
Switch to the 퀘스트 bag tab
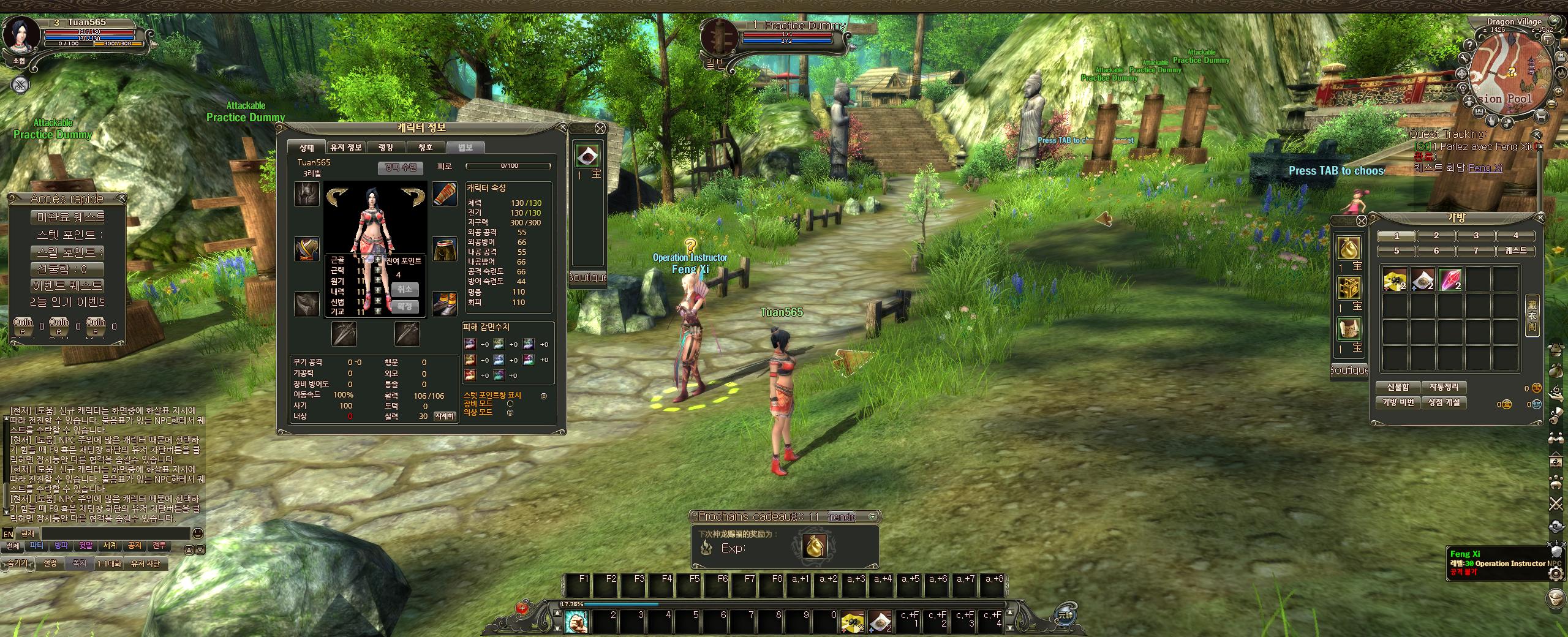click(1515, 251)
